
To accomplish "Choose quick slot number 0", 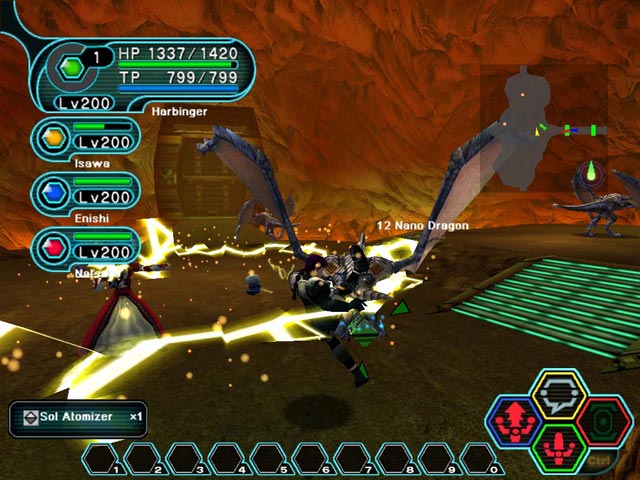I will click(x=480, y=460).
